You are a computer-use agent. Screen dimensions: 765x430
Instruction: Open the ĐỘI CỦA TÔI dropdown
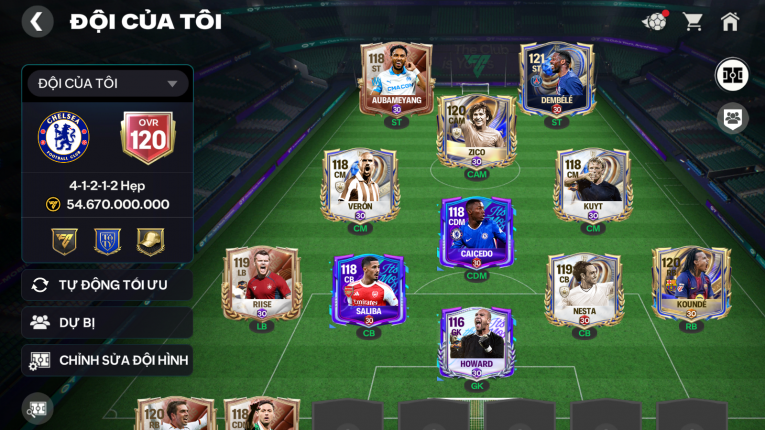point(107,84)
